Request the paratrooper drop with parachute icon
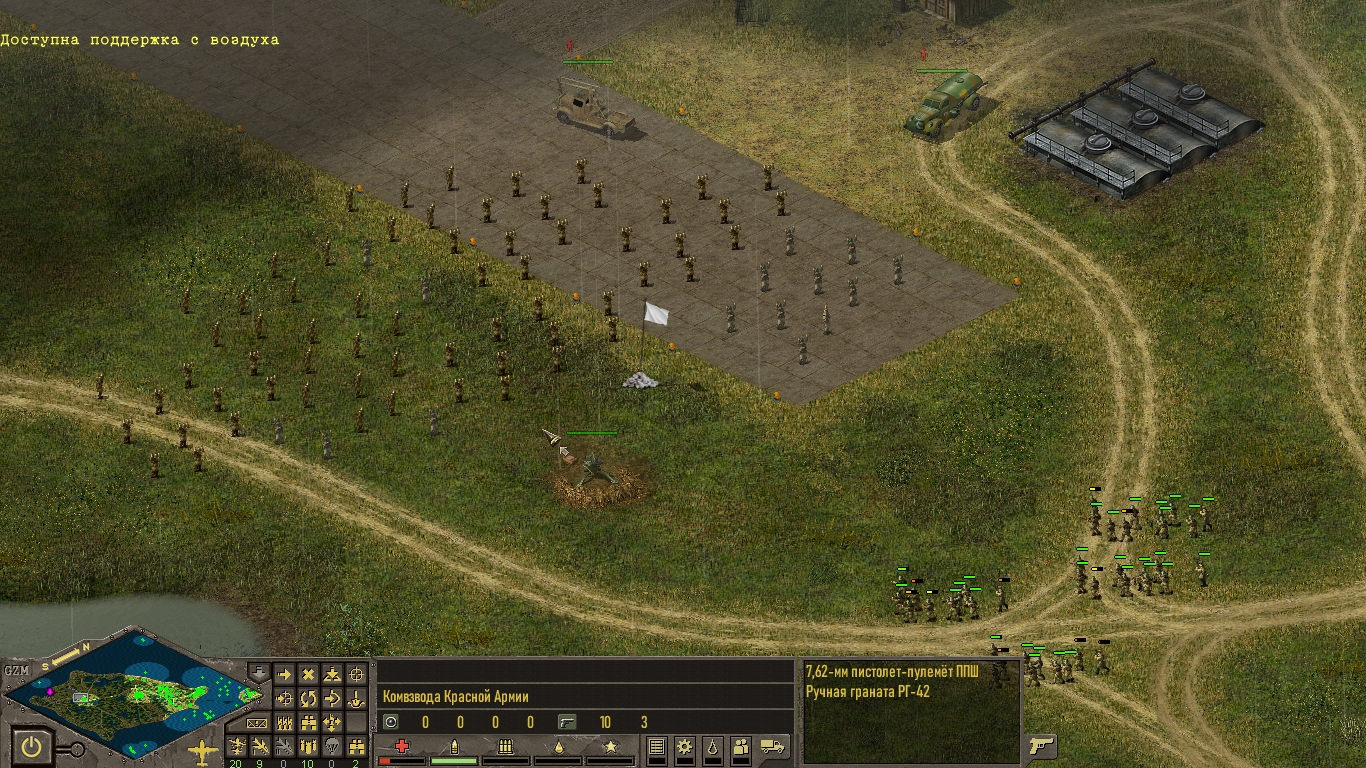Image resolution: width=1366 pixels, height=768 pixels. [x=332, y=746]
